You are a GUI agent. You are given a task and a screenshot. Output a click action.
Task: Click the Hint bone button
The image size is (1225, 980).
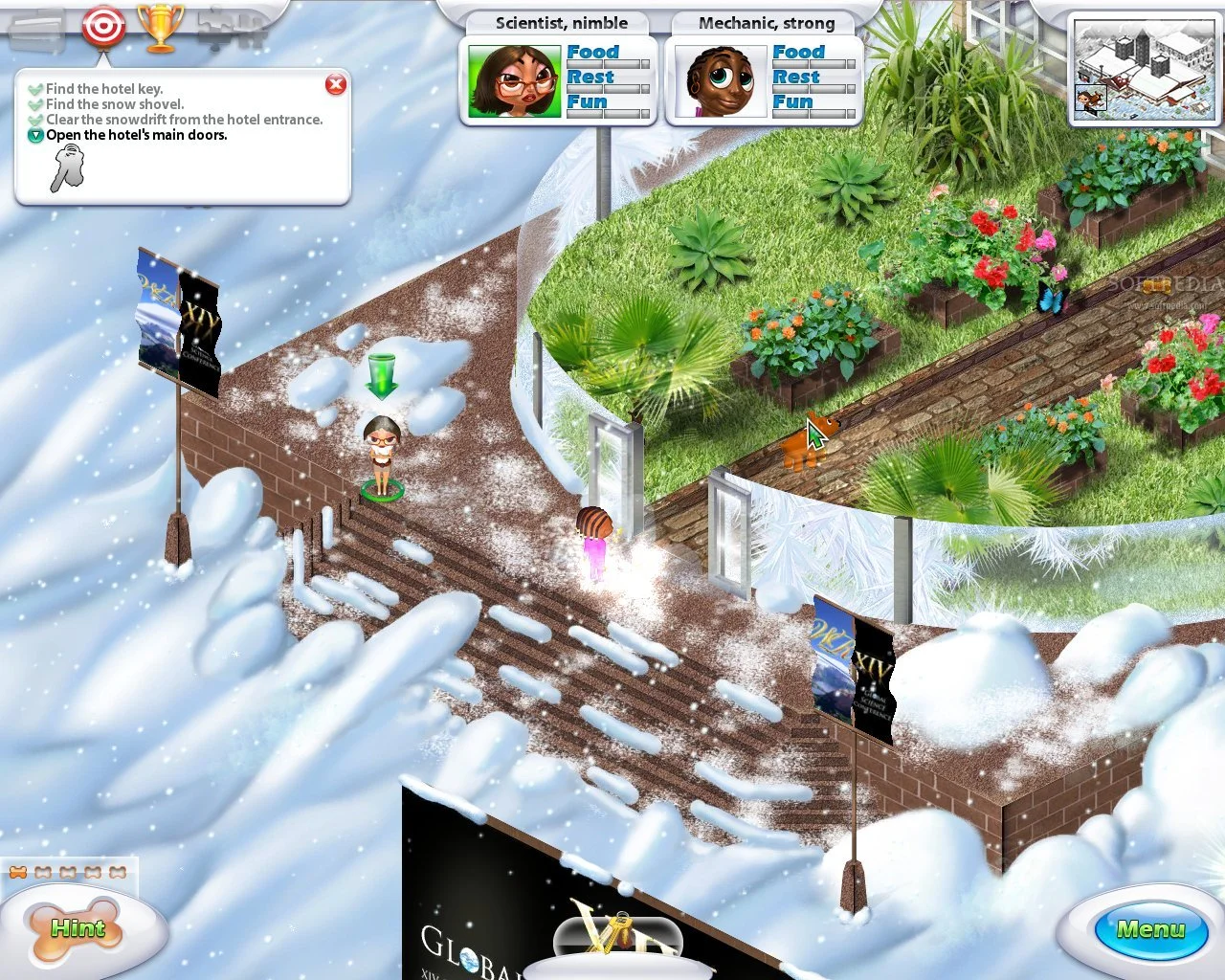pyautogui.click(x=77, y=927)
